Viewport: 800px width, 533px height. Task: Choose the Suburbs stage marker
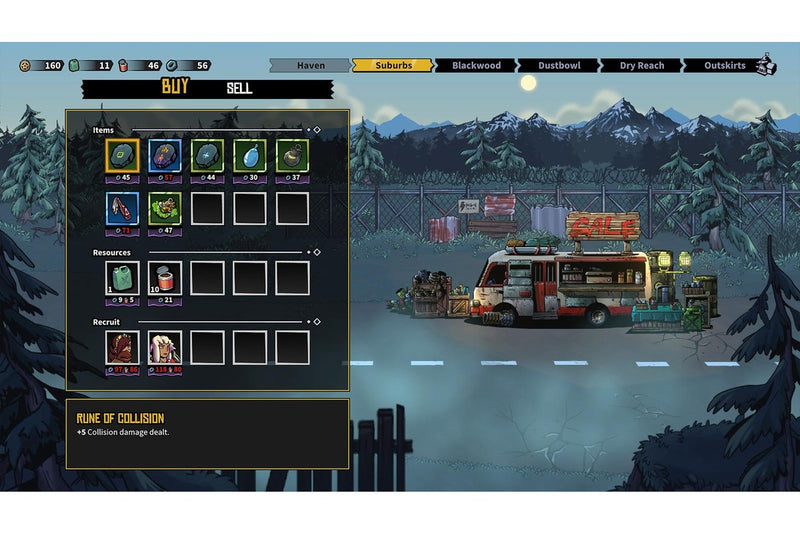pos(393,66)
